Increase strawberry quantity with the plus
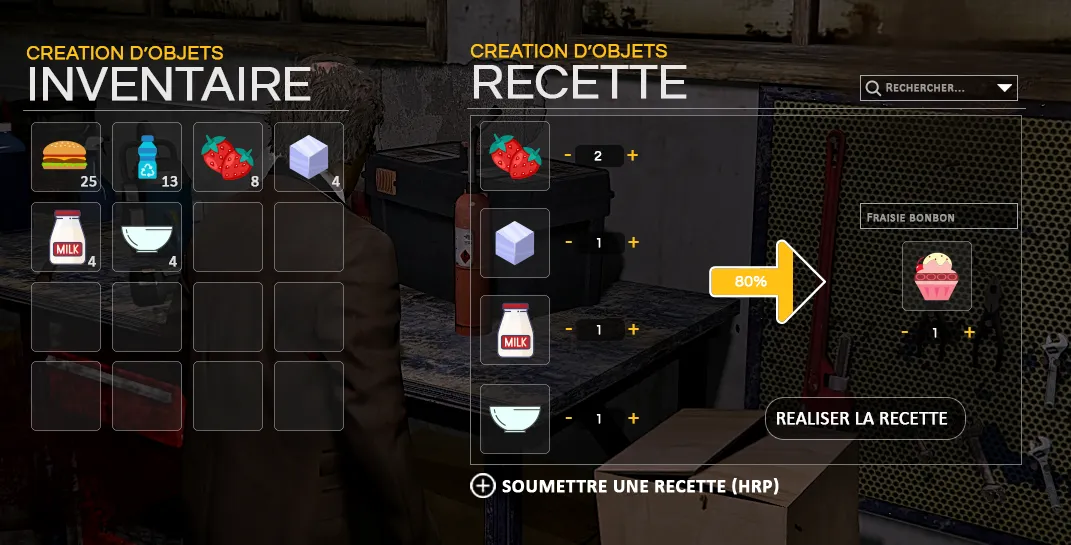1071x545 pixels. tap(633, 156)
